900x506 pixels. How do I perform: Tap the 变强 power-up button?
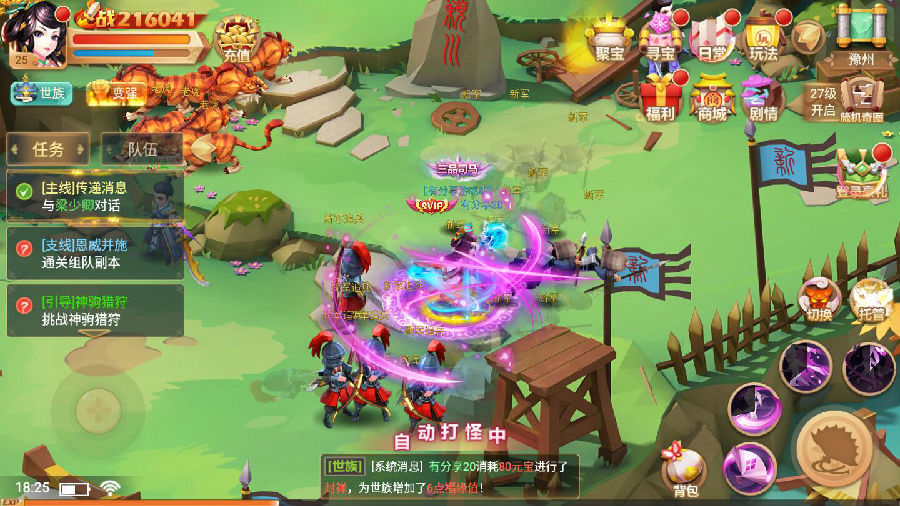[x=117, y=94]
